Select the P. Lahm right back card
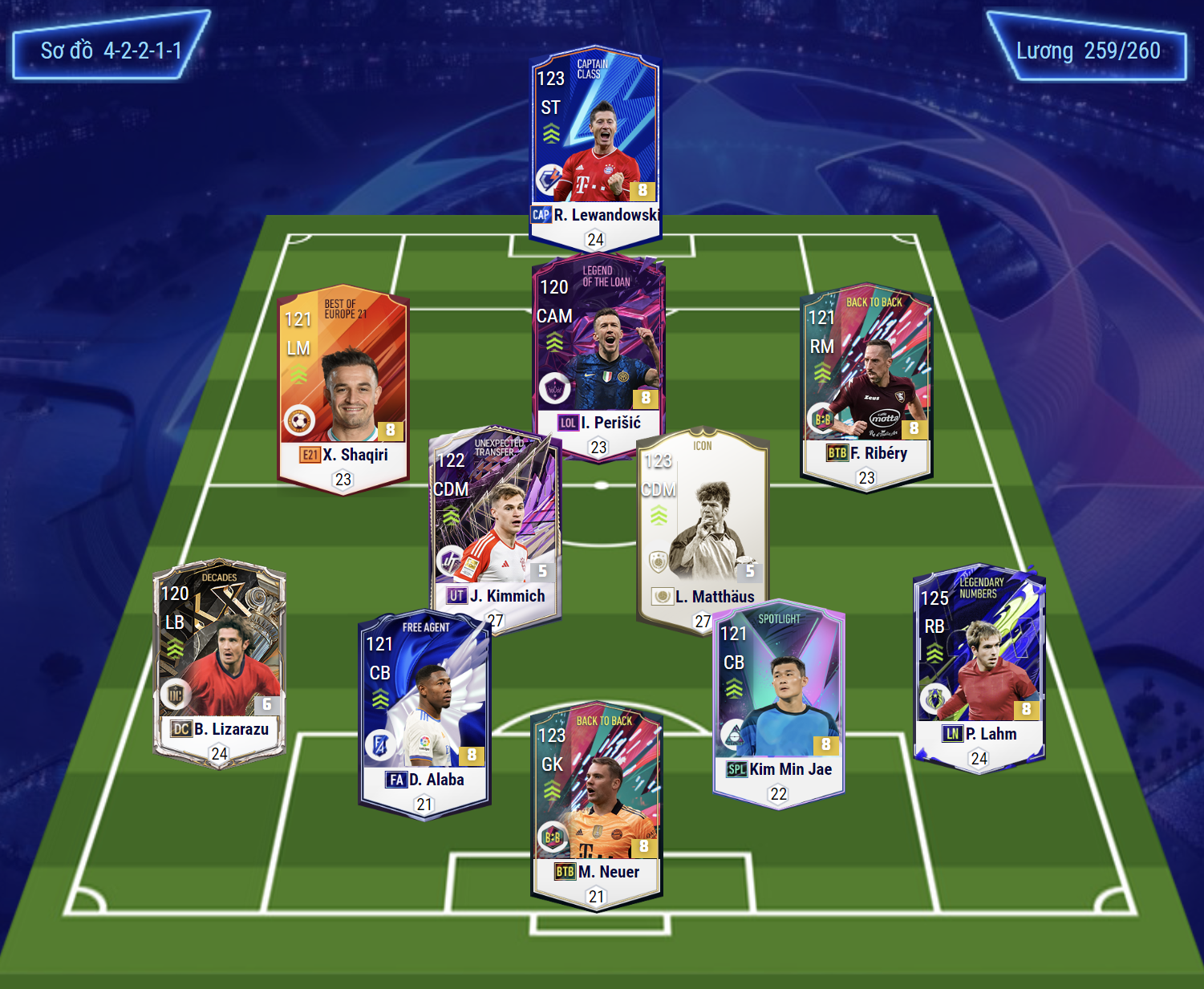 [x=979, y=666]
